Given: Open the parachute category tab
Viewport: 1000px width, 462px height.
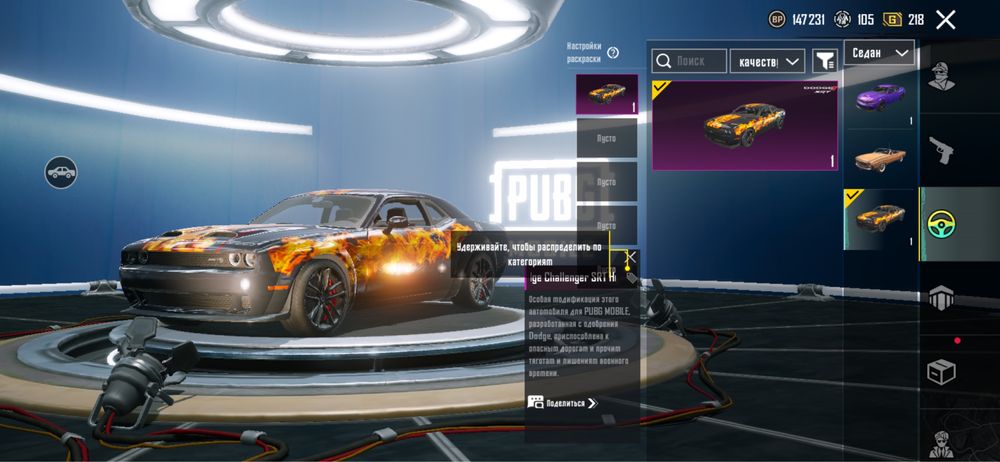Looking at the screenshot, I should pos(942,297).
